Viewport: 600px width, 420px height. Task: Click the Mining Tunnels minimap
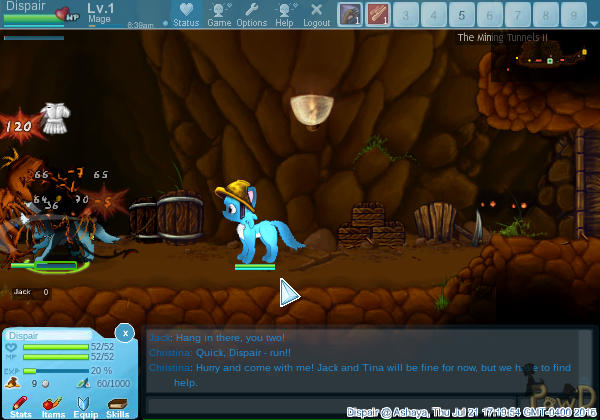click(545, 61)
